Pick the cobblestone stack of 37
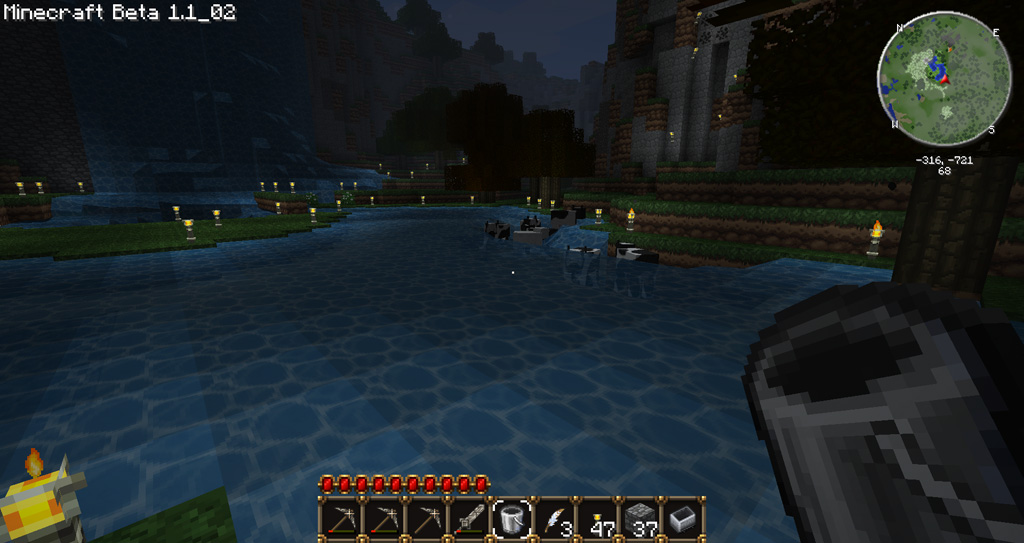This screenshot has width=1024, height=543. [641, 518]
